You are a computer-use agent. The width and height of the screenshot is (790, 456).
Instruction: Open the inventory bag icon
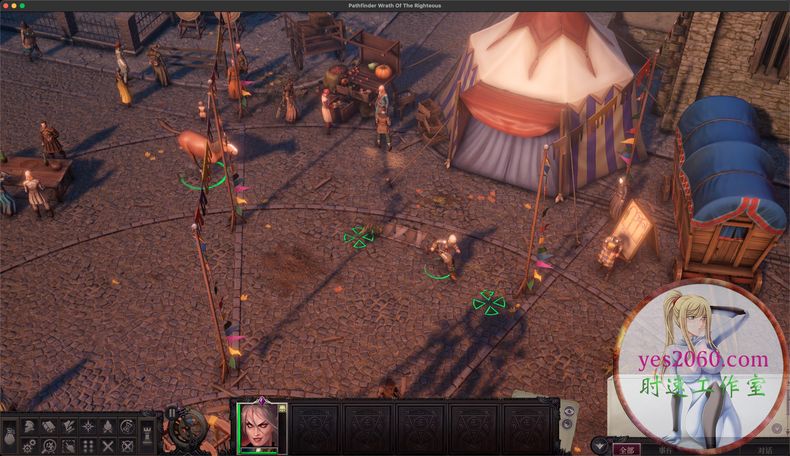[8, 437]
